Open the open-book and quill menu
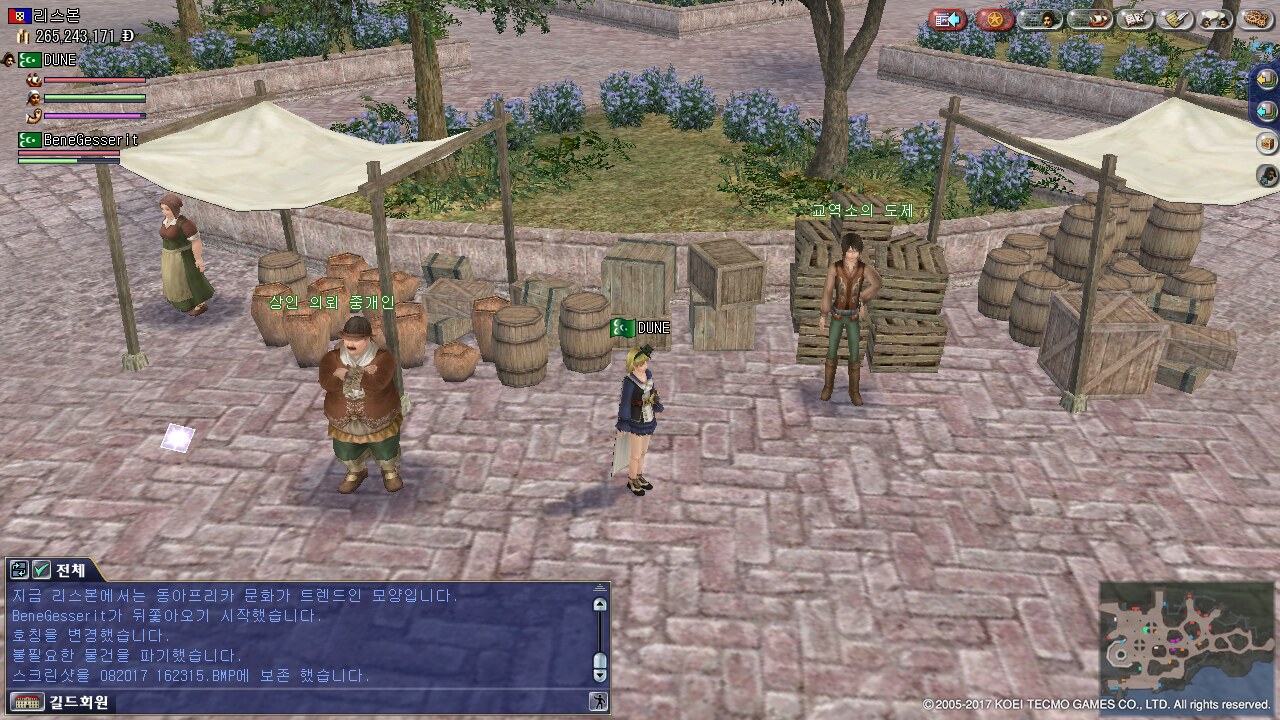 [x=1135, y=19]
